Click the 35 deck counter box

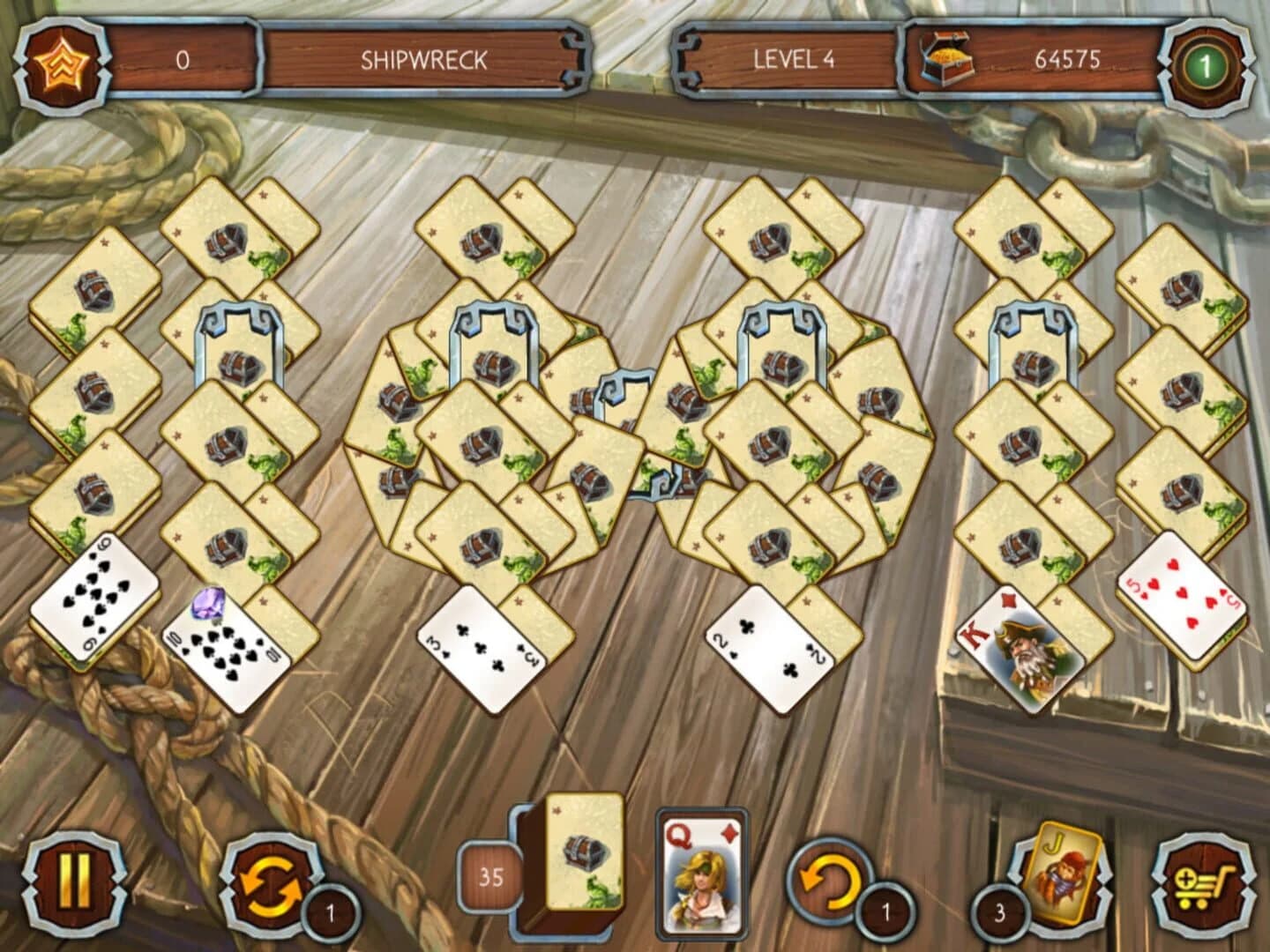pyautogui.click(x=491, y=874)
